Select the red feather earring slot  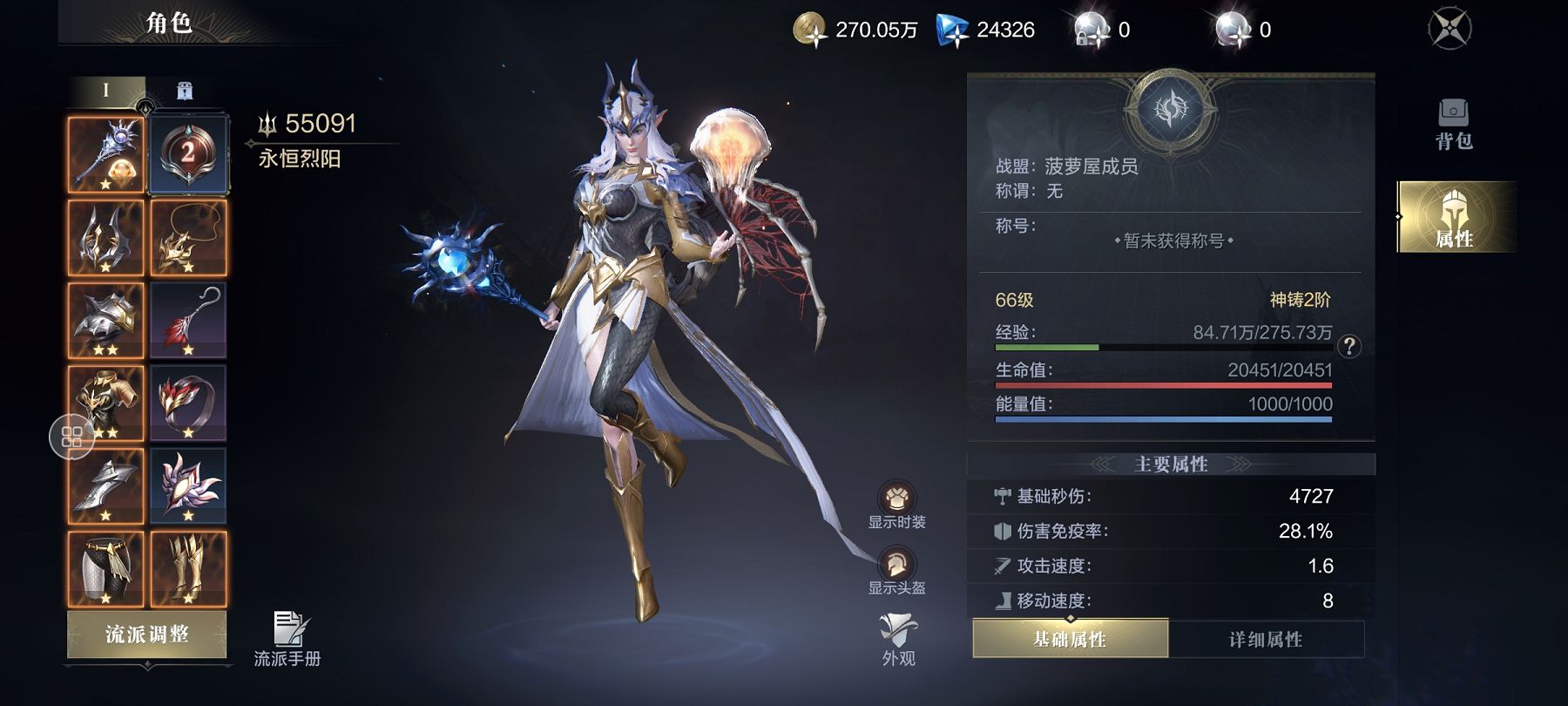coord(188,320)
